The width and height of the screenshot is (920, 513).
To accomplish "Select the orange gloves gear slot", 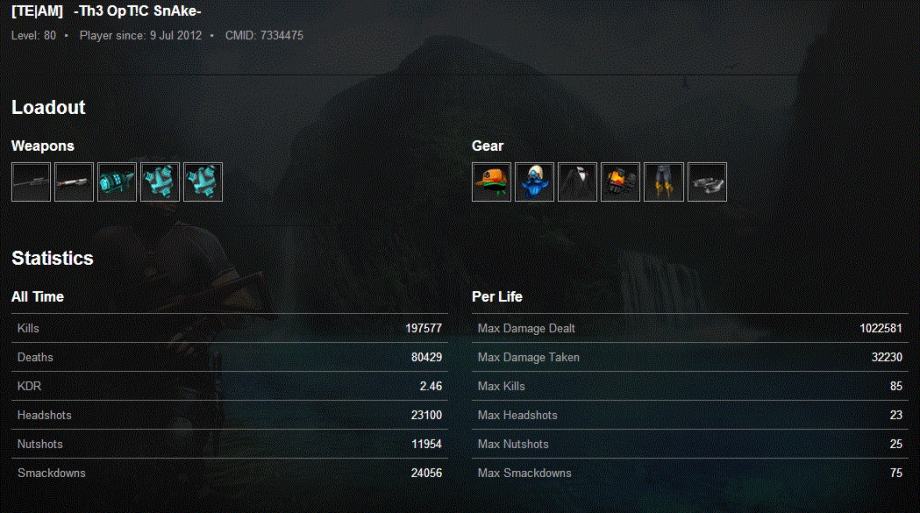I will (x=620, y=182).
